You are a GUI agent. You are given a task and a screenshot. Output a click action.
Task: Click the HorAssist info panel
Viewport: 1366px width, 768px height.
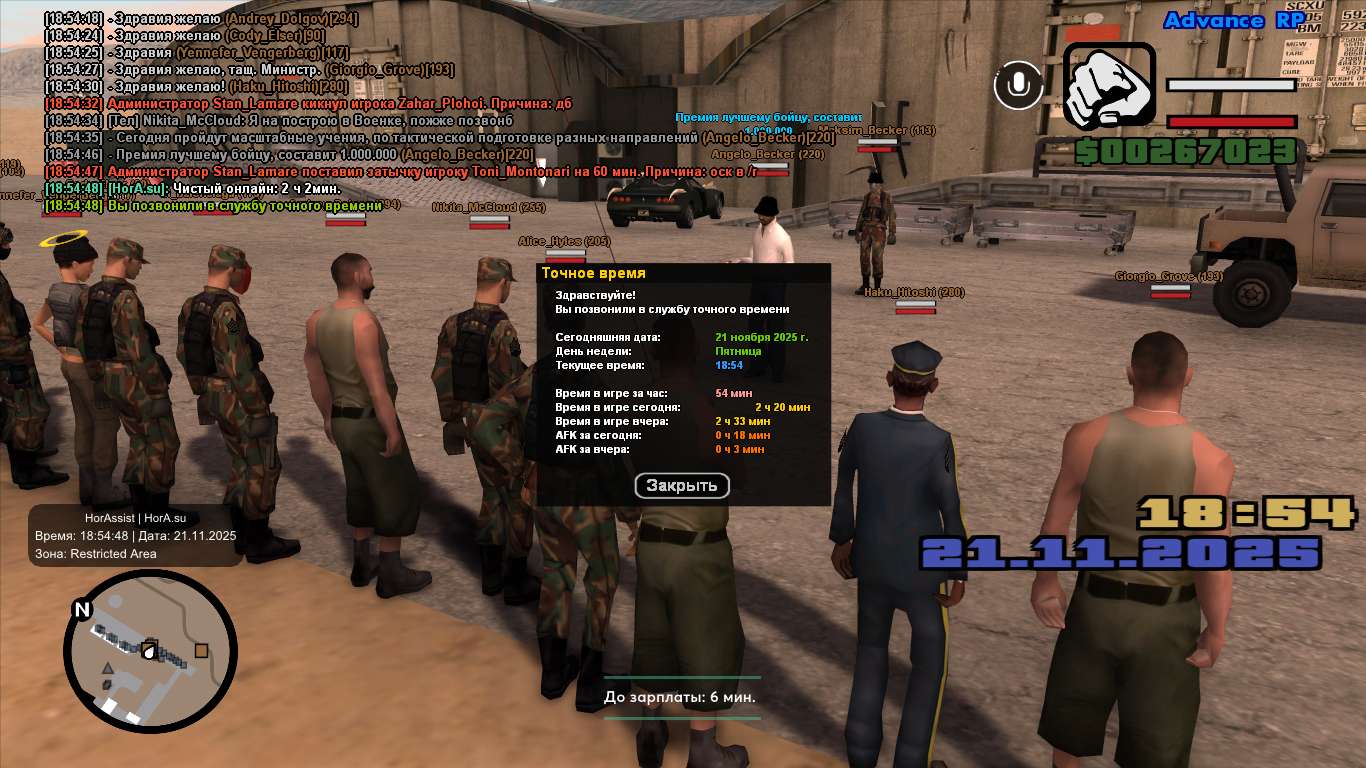pos(136,536)
